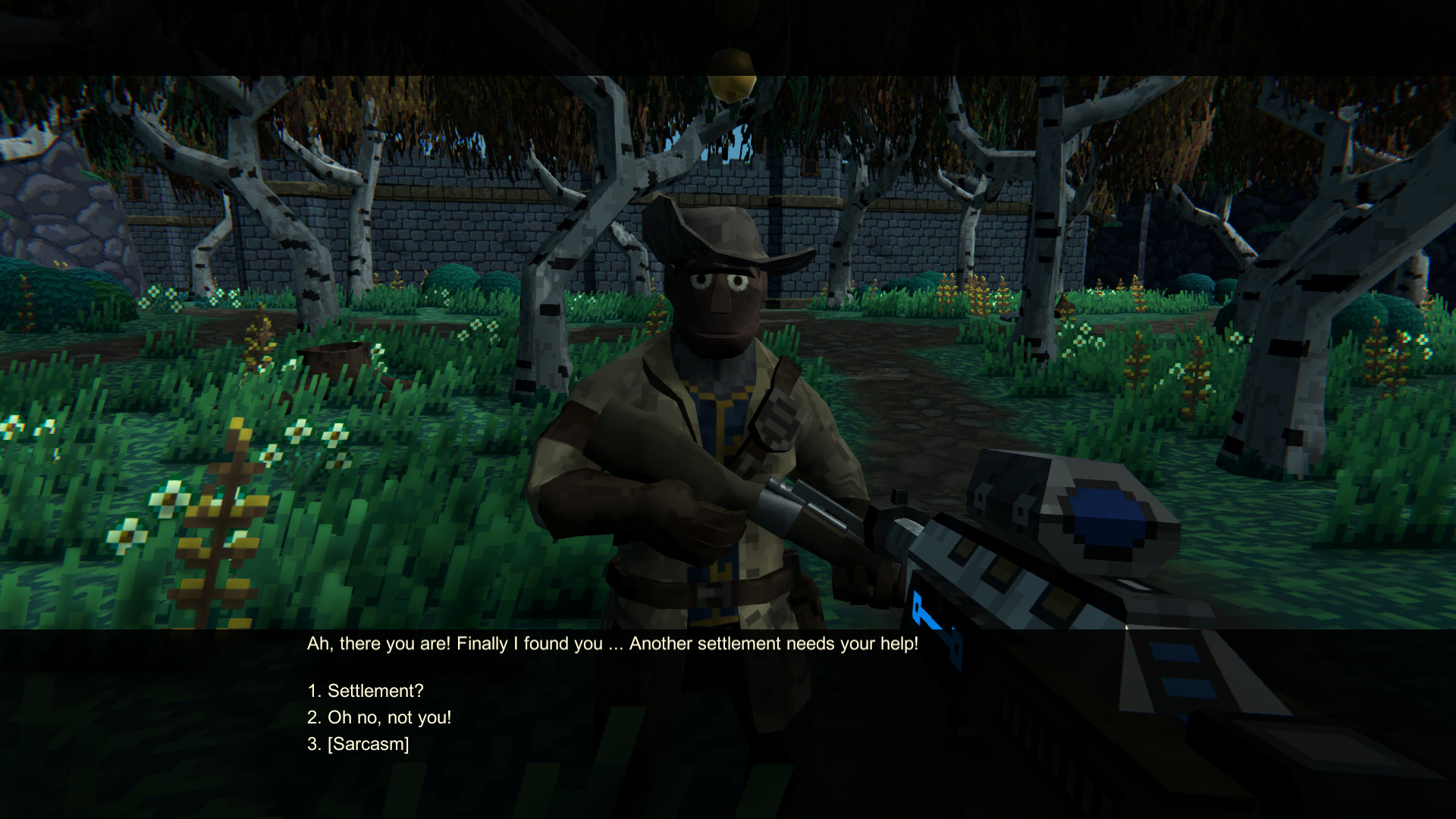Pick the '[Sarcasm]' dialogue response
This screenshot has width=1456, height=819.
coord(358,745)
